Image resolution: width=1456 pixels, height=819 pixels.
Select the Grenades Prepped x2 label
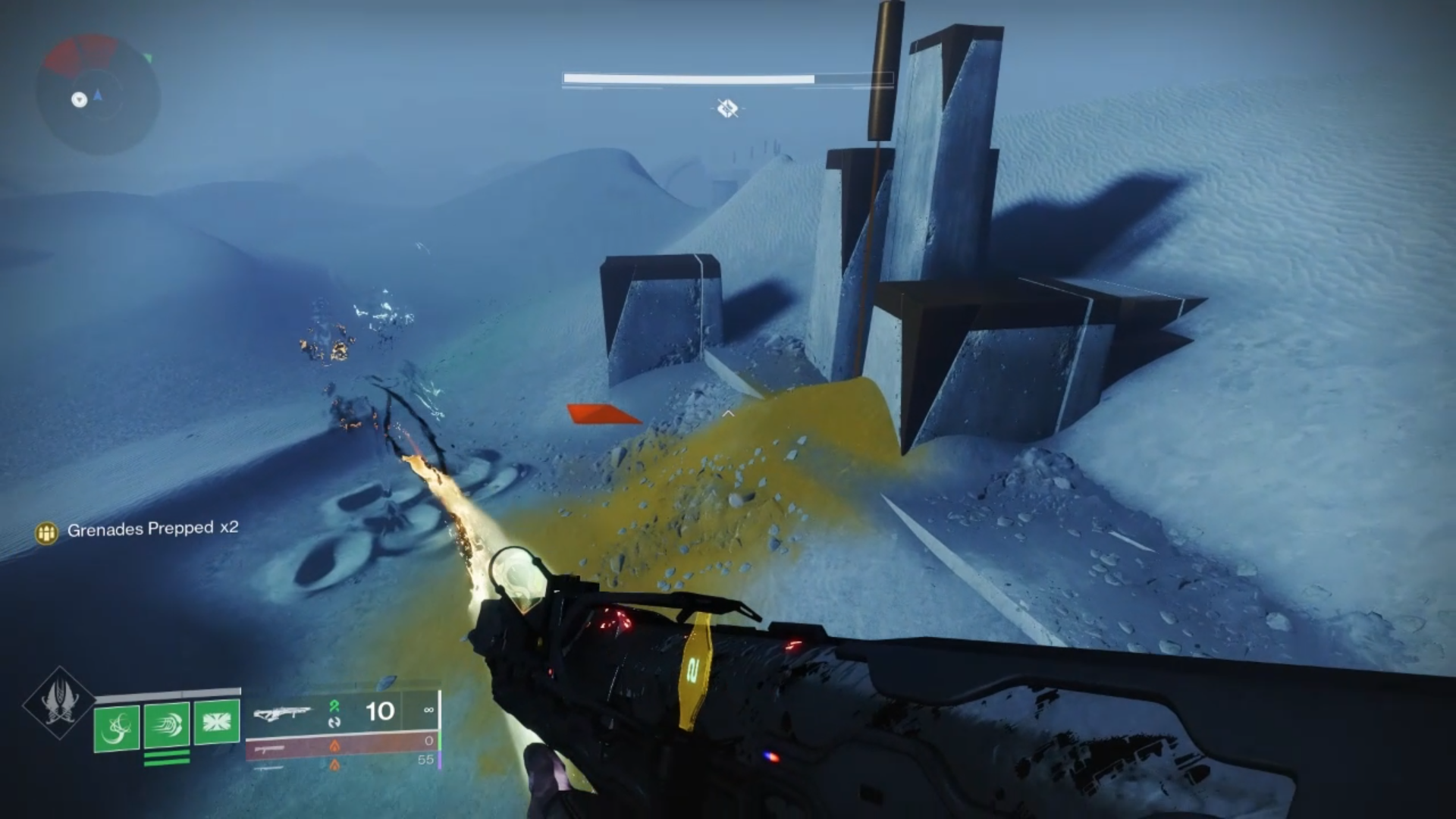tap(152, 529)
